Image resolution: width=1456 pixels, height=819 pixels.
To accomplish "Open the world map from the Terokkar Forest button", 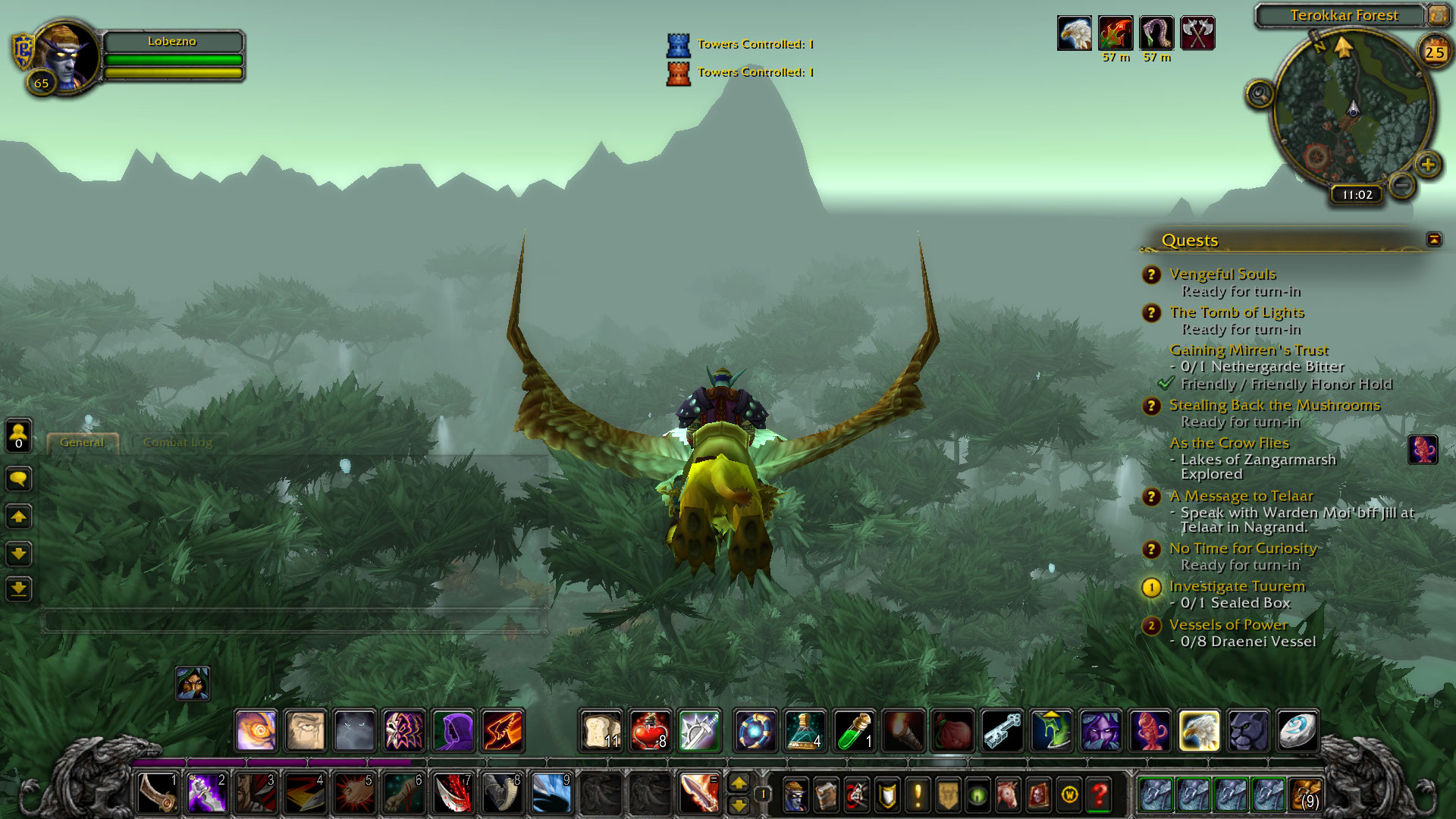I will pos(1437,15).
